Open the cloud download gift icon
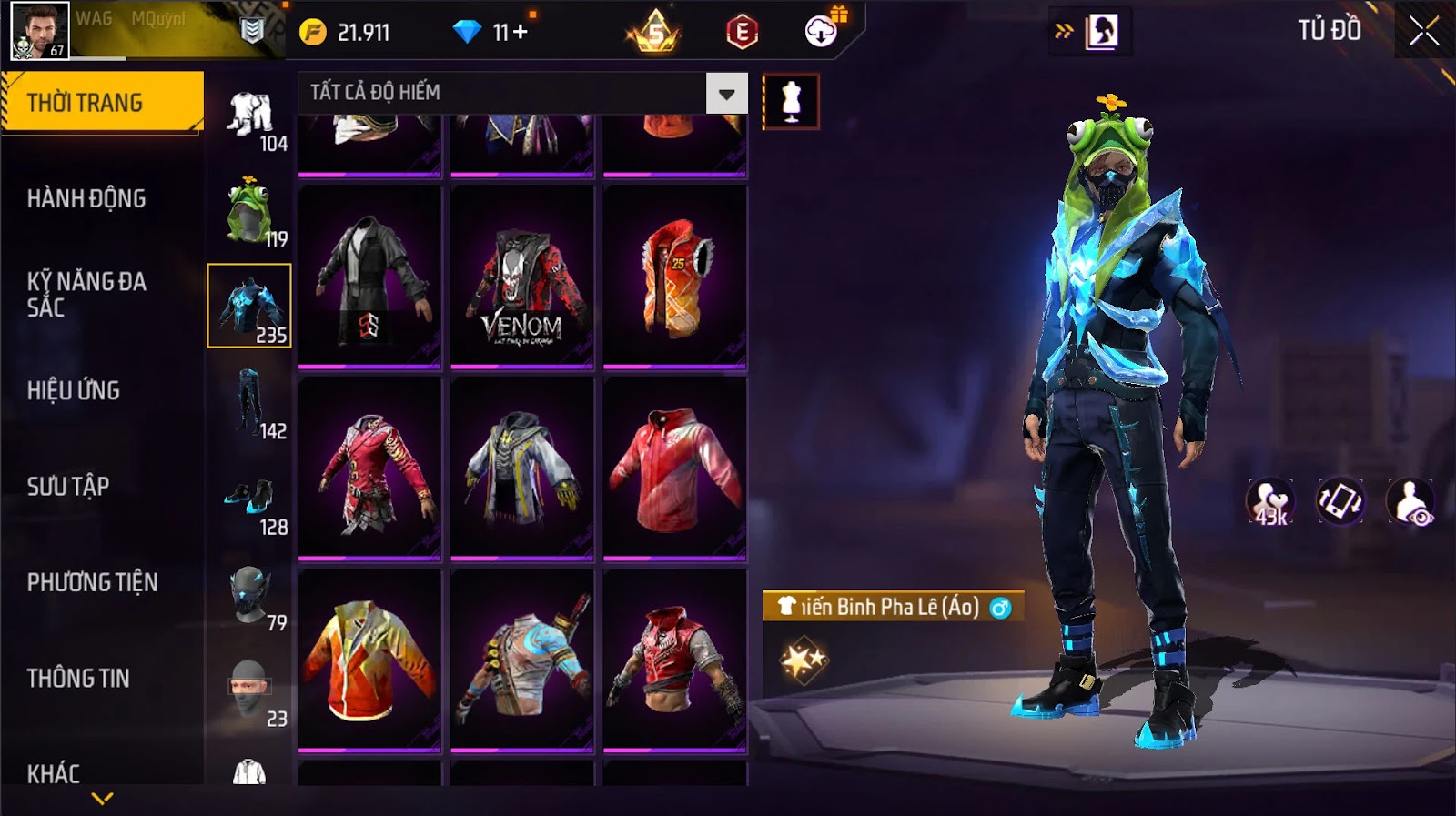This screenshot has height=816, width=1456. [x=822, y=32]
